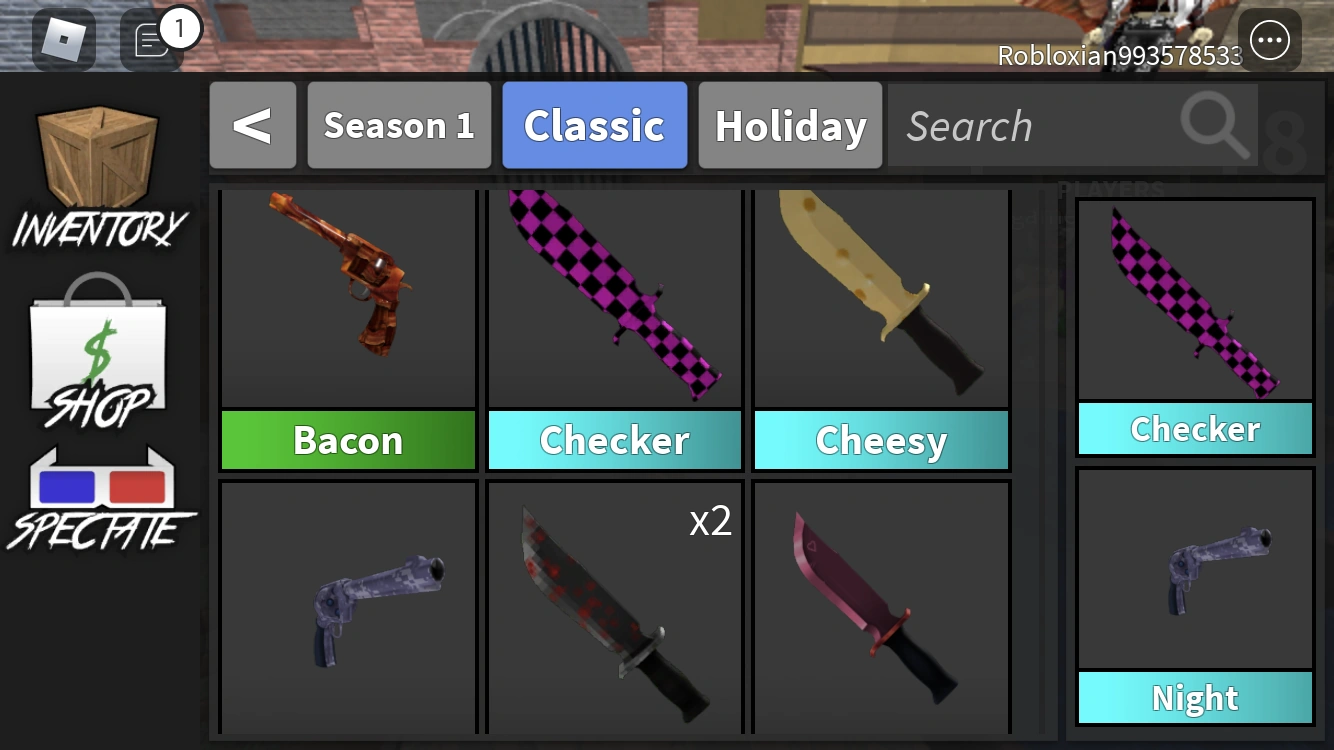The width and height of the screenshot is (1334, 750).
Task: Click the Search text field
Action: pyautogui.click(x=1000, y=125)
